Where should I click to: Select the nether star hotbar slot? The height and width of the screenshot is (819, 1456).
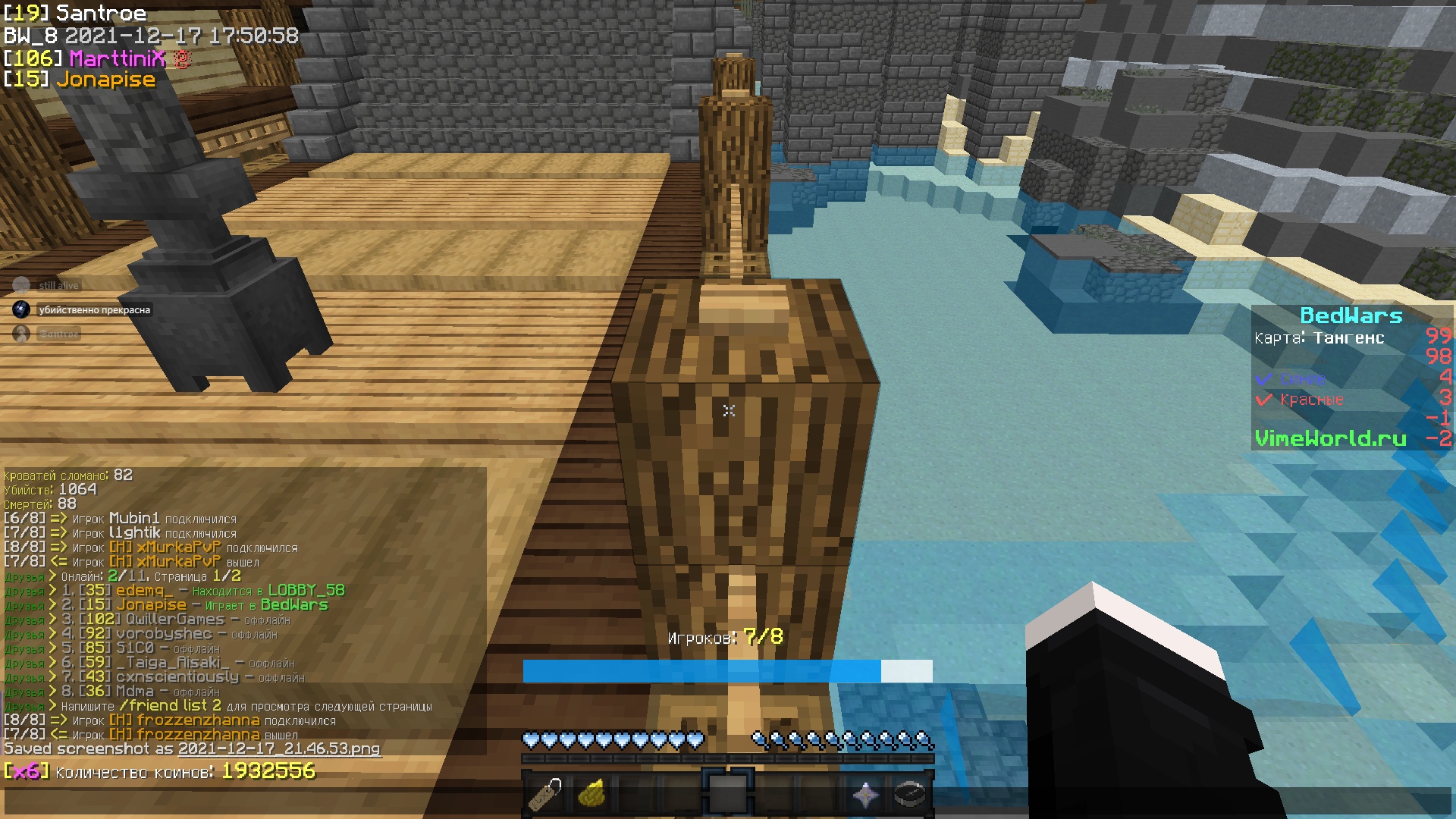tap(865, 794)
